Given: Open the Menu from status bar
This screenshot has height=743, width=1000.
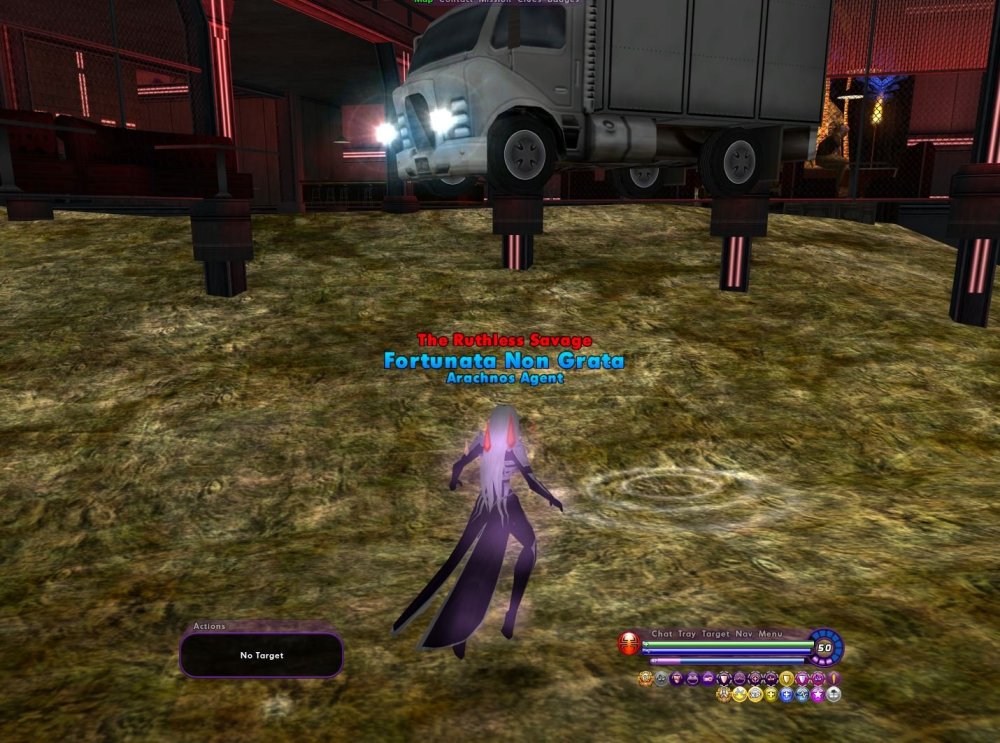Looking at the screenshot, I should 770,634.
